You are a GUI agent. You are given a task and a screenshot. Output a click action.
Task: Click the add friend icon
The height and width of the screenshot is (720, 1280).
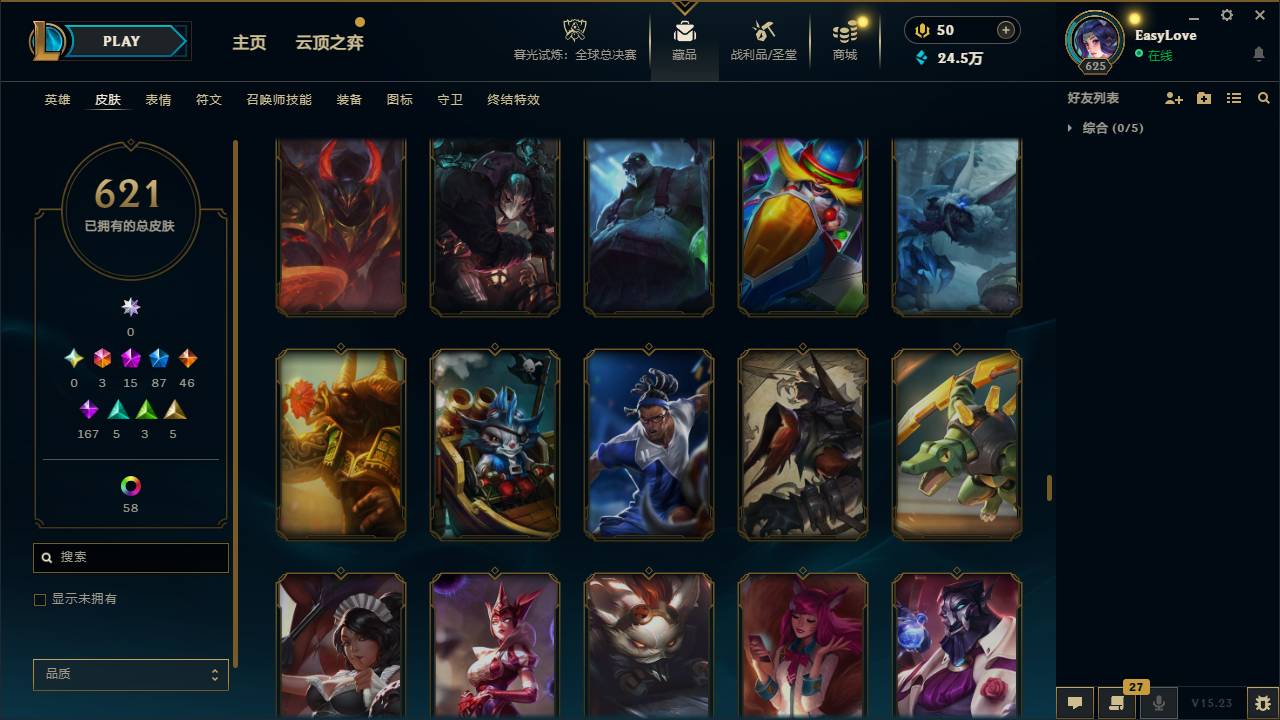point(1174,98)
